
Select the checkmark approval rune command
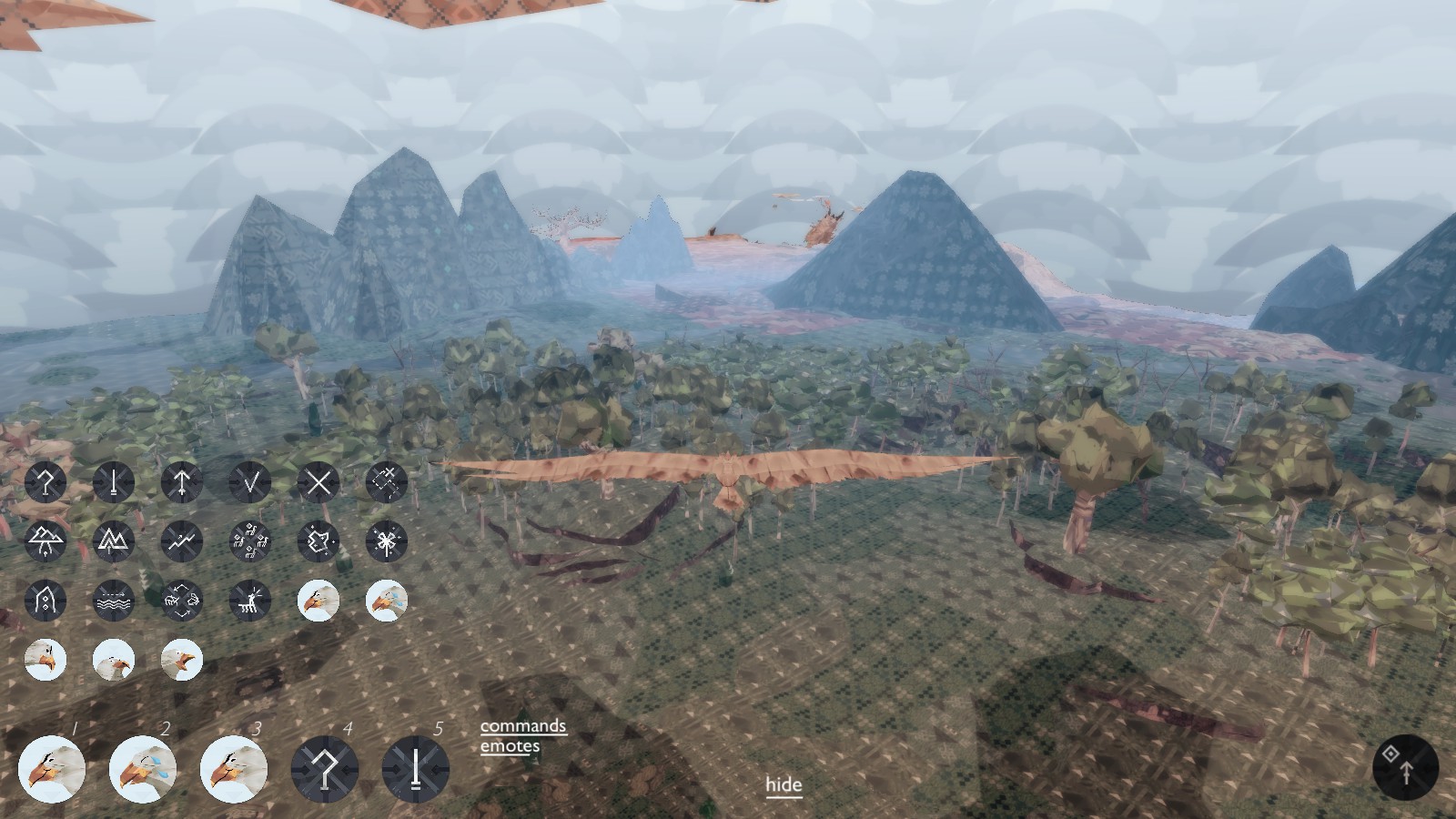[x=249, y=483]
